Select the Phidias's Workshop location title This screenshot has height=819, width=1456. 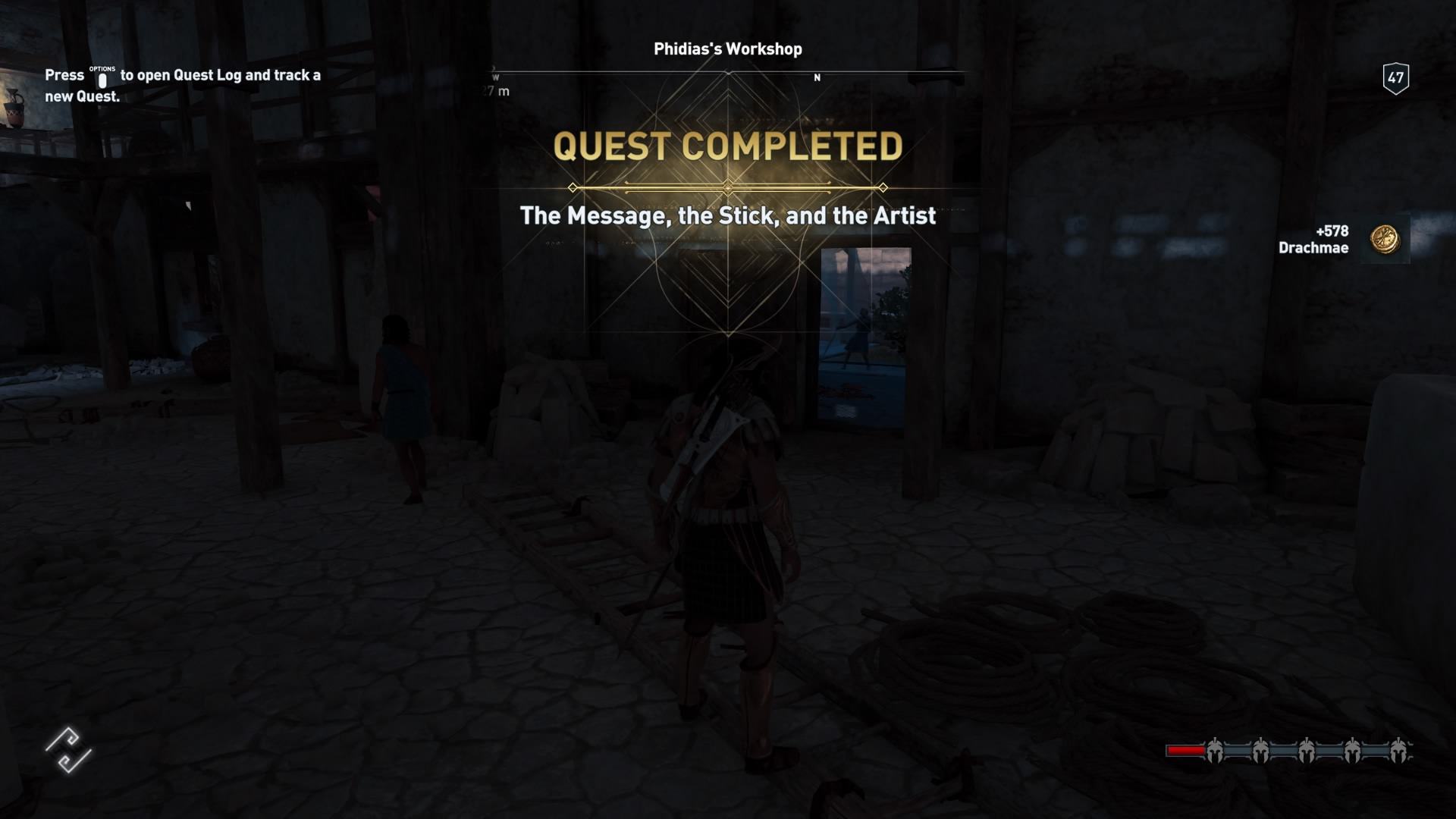point(727,49)
